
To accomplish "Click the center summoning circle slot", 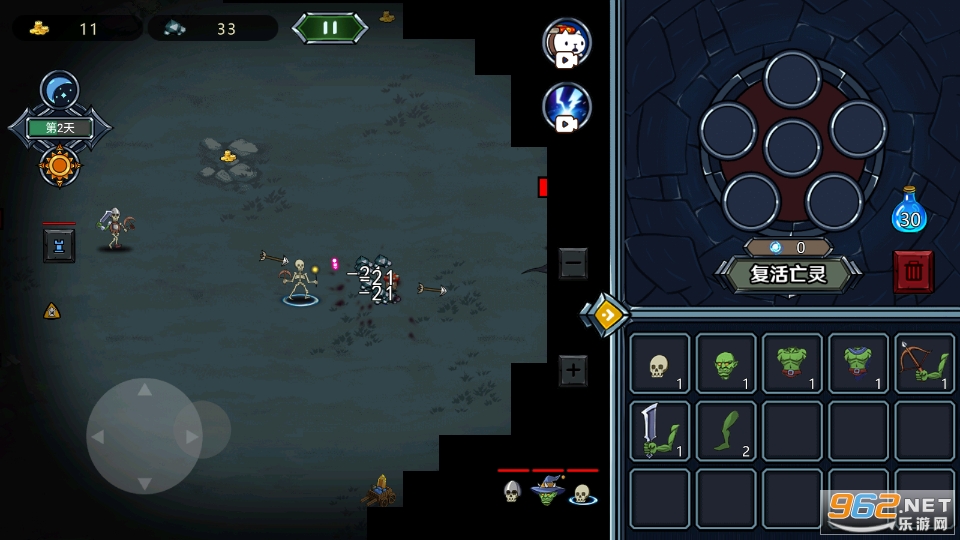I will 792,147.
